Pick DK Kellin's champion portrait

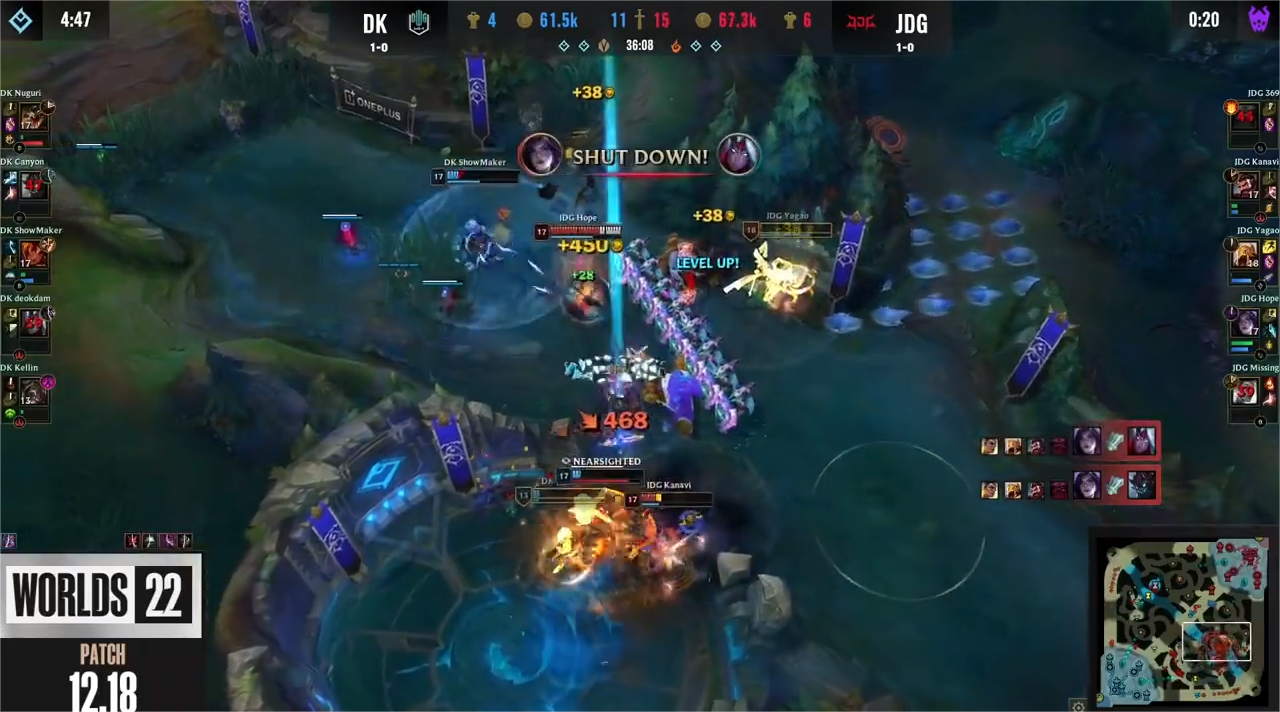[33, 392]
